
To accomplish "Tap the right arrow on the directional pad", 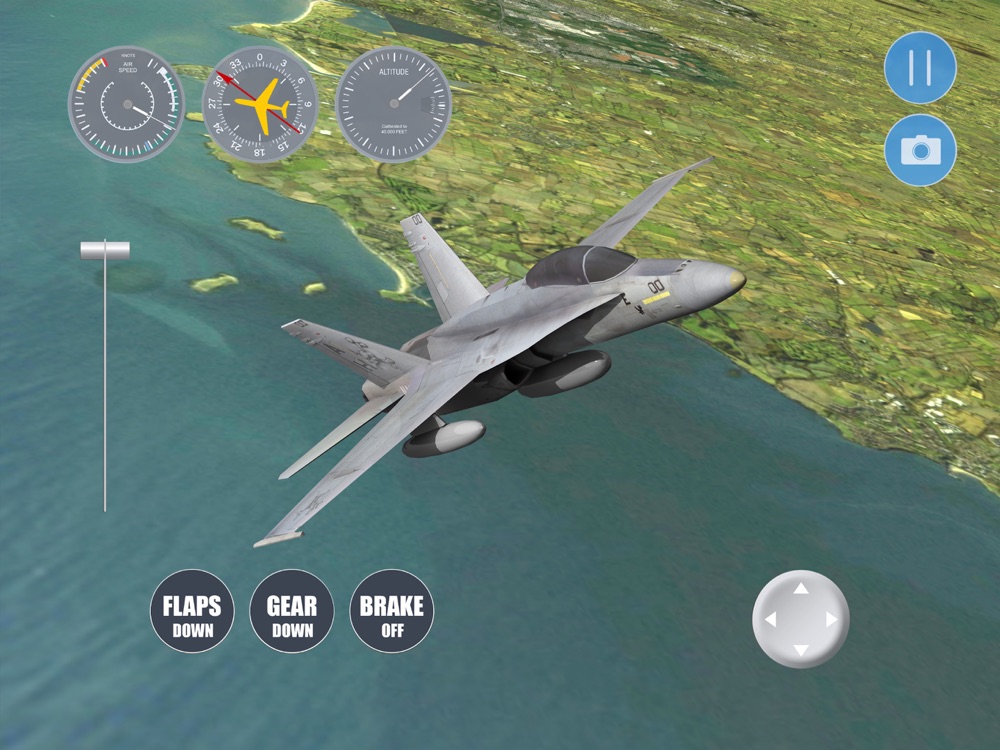I will click(x=832, y=620).
